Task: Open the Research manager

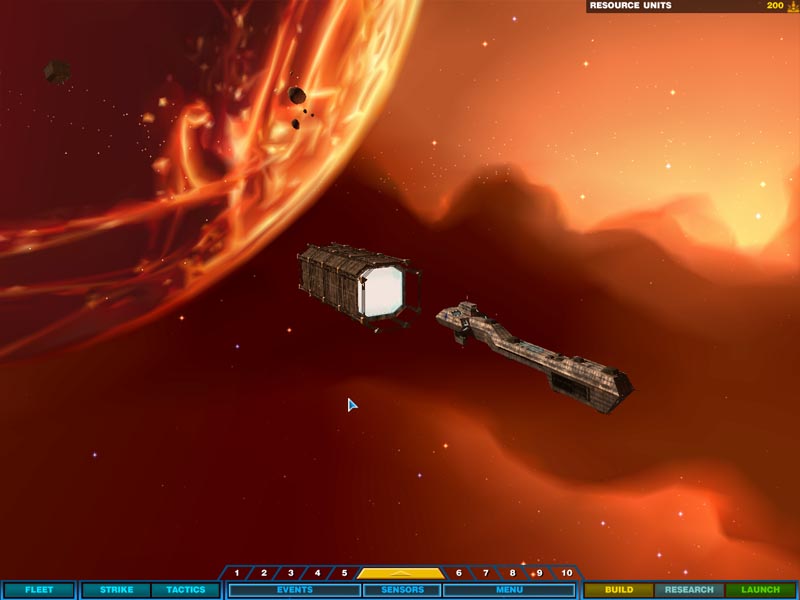Action: point(689,590)
